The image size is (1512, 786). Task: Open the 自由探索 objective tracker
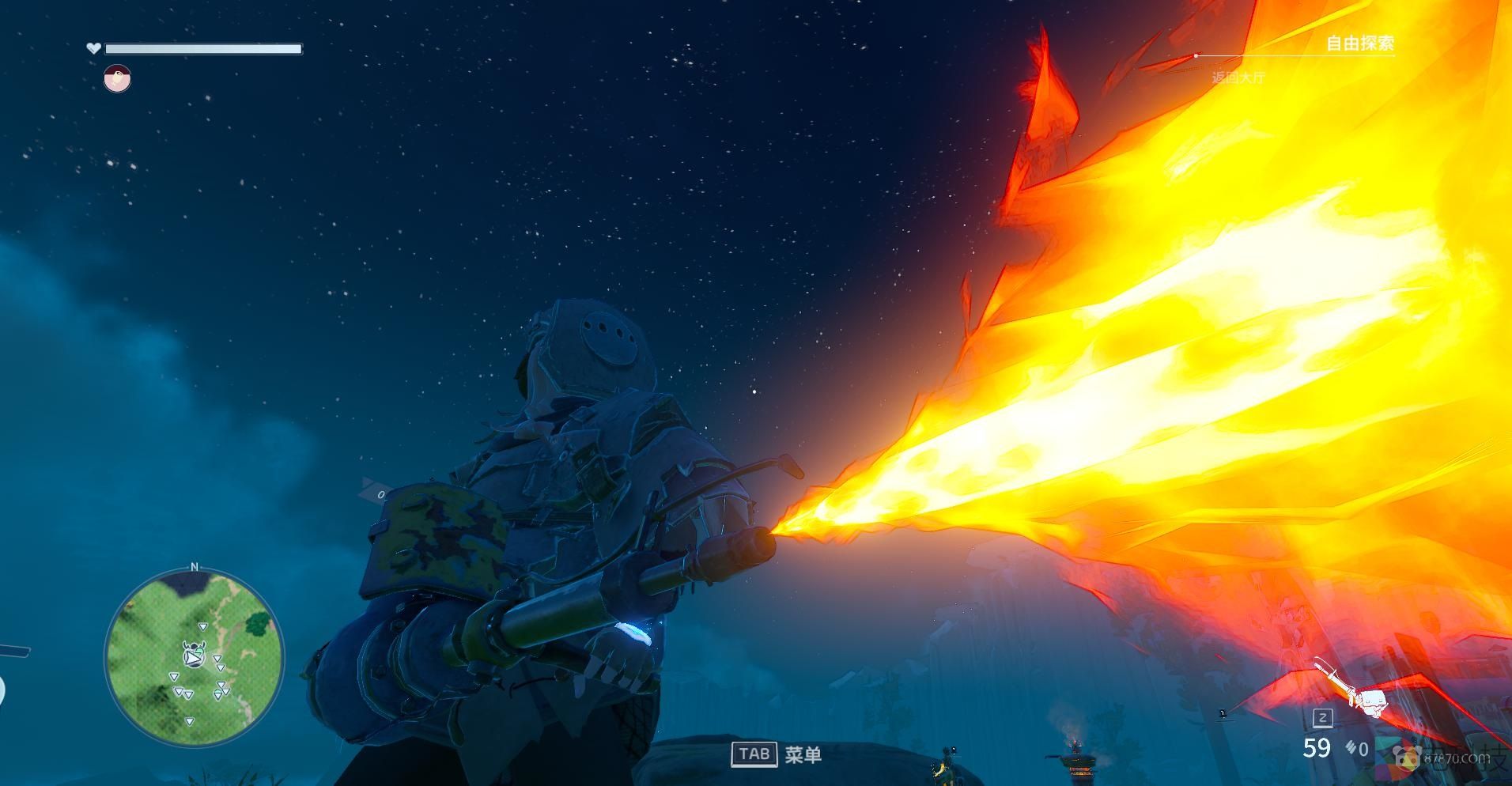(1359, 43)
